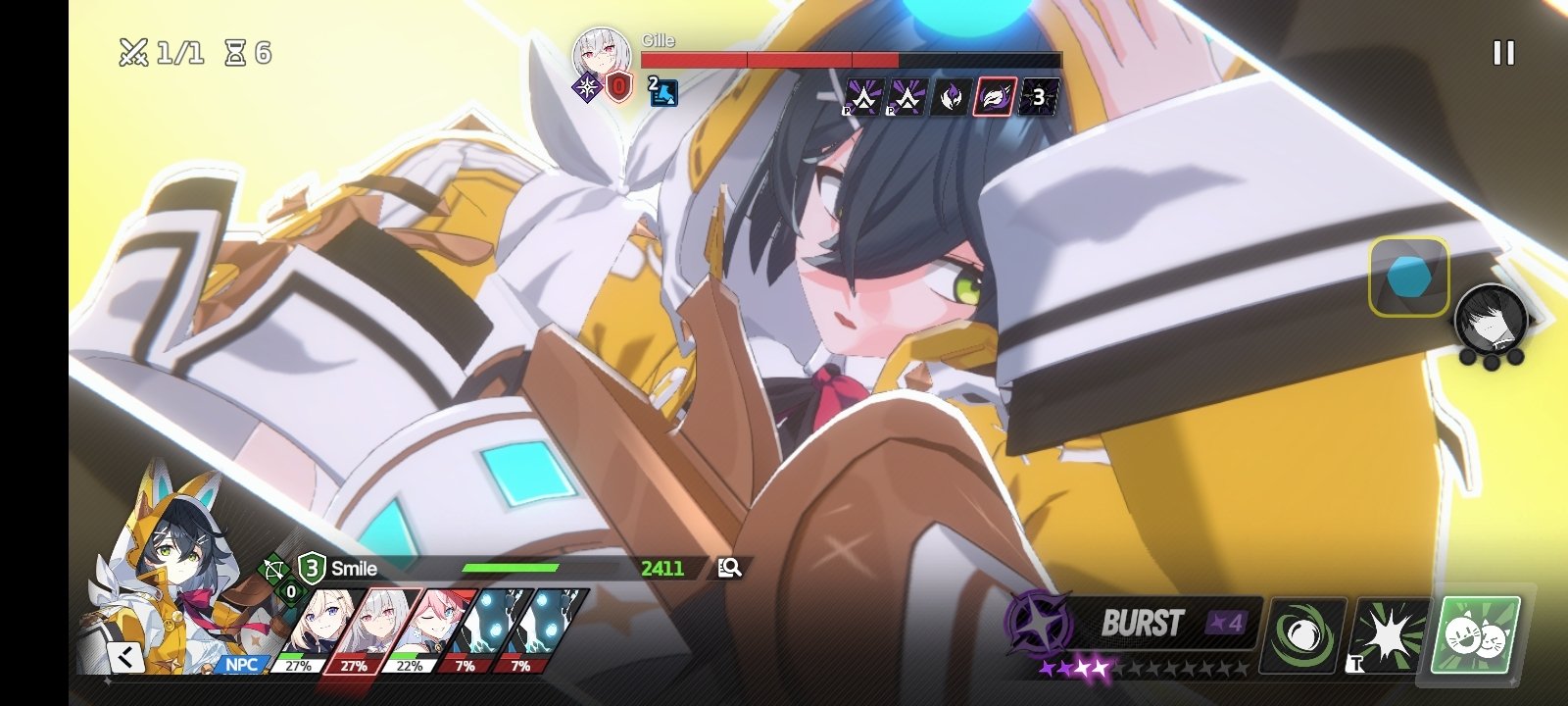This screenshot has width=1568, height=706.
Task: Select the blonde character in turn order
Action: point(316,623)
